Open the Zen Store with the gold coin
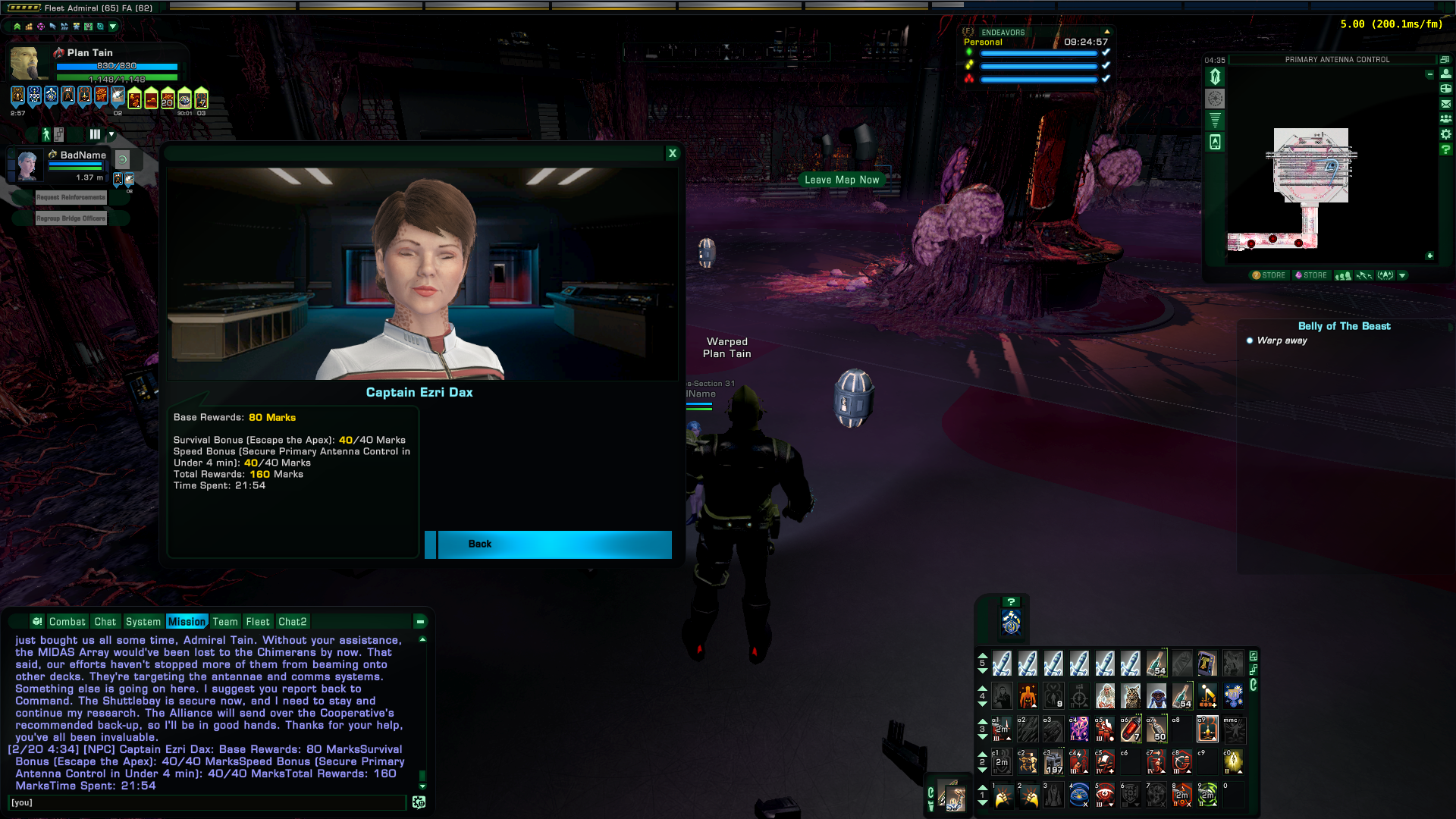Image resolution: width=1456 pixels, height=819 pixels. tap(1269, 275)
